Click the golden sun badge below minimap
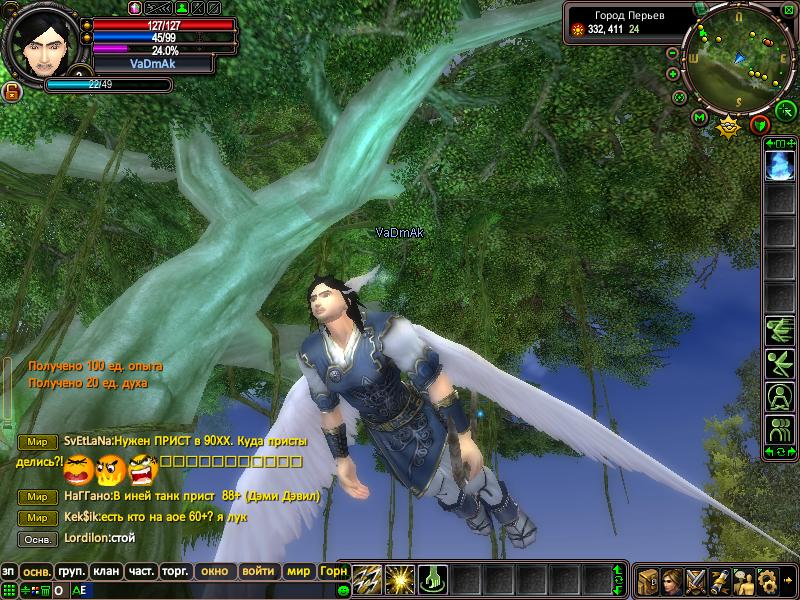This screenshot has height=600, width=800. (x=729, y=126)
